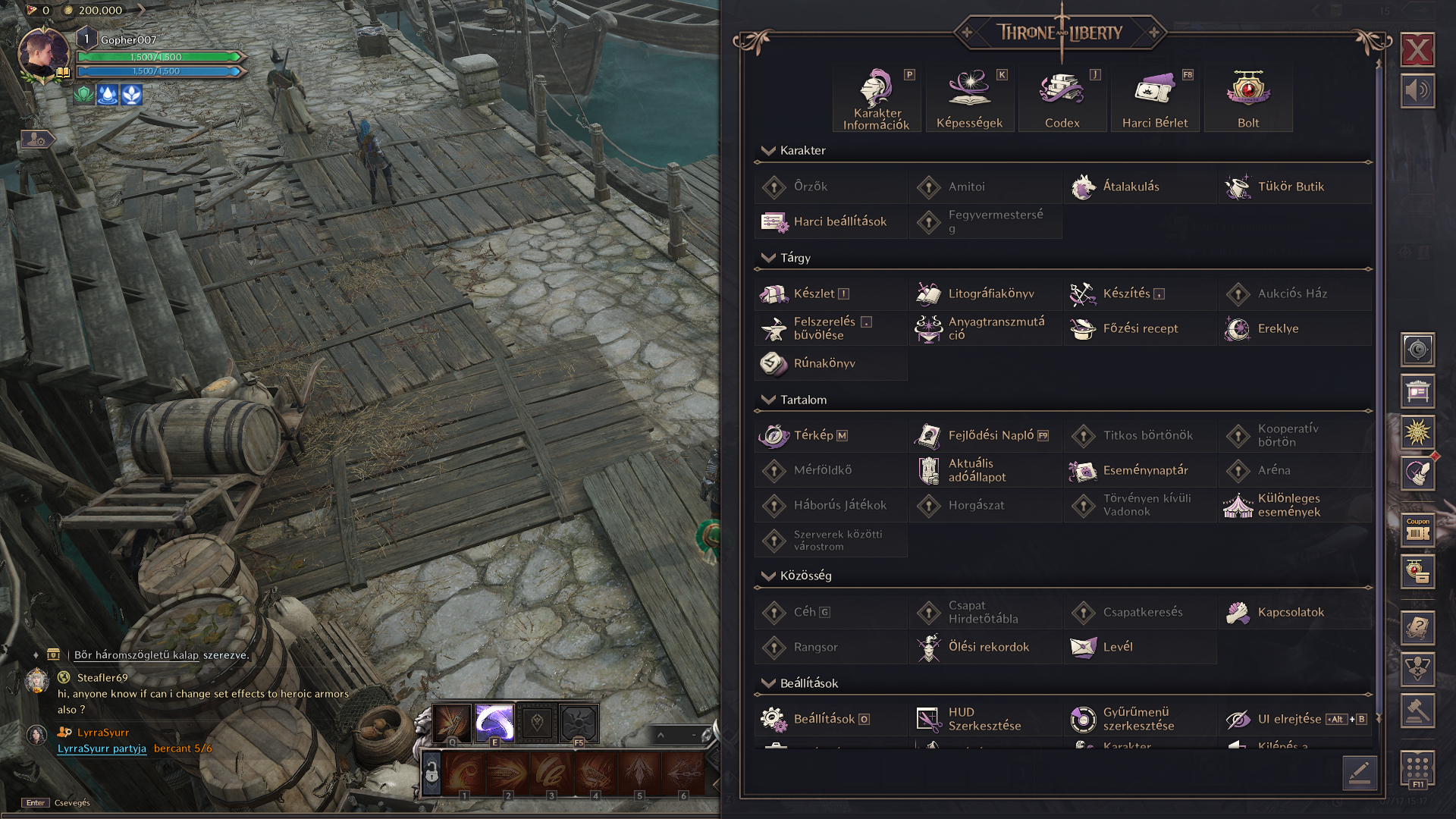Open Tükör Butik

[1290, 187]
